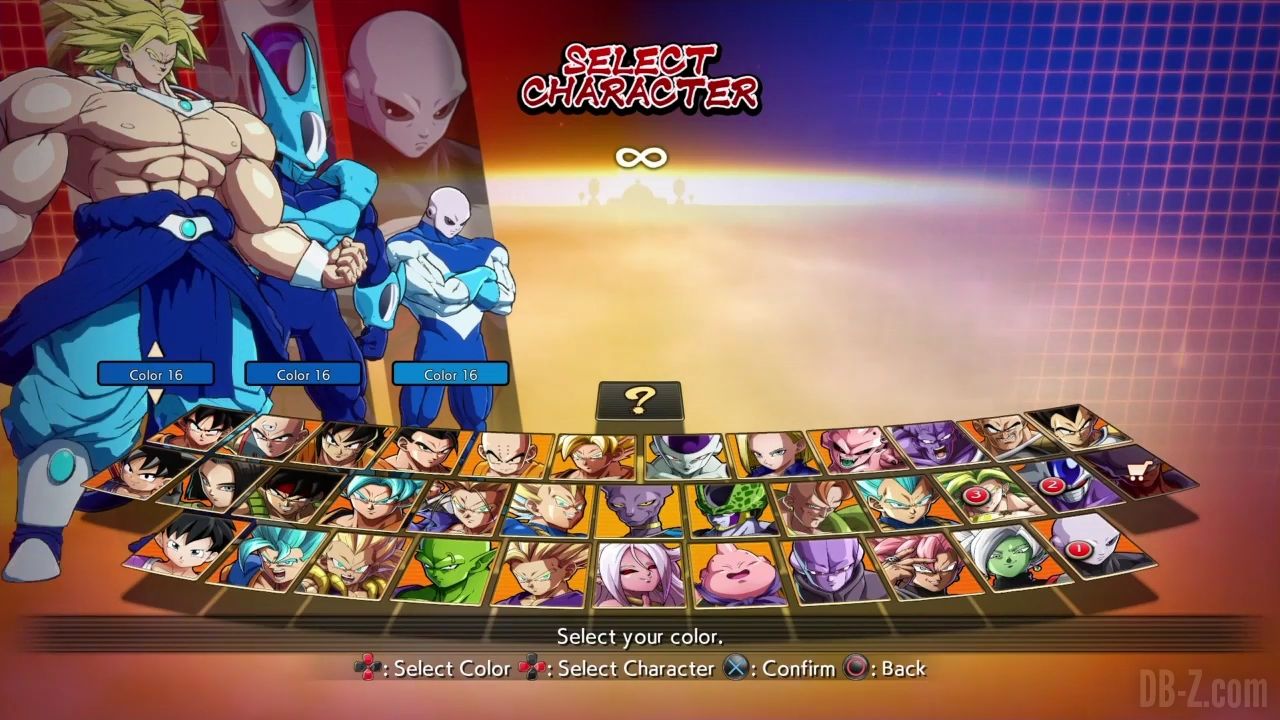Screen dimensions: 1280x720
Task: Pick Krillin from the roster
Action: click(x=511, y=456)
